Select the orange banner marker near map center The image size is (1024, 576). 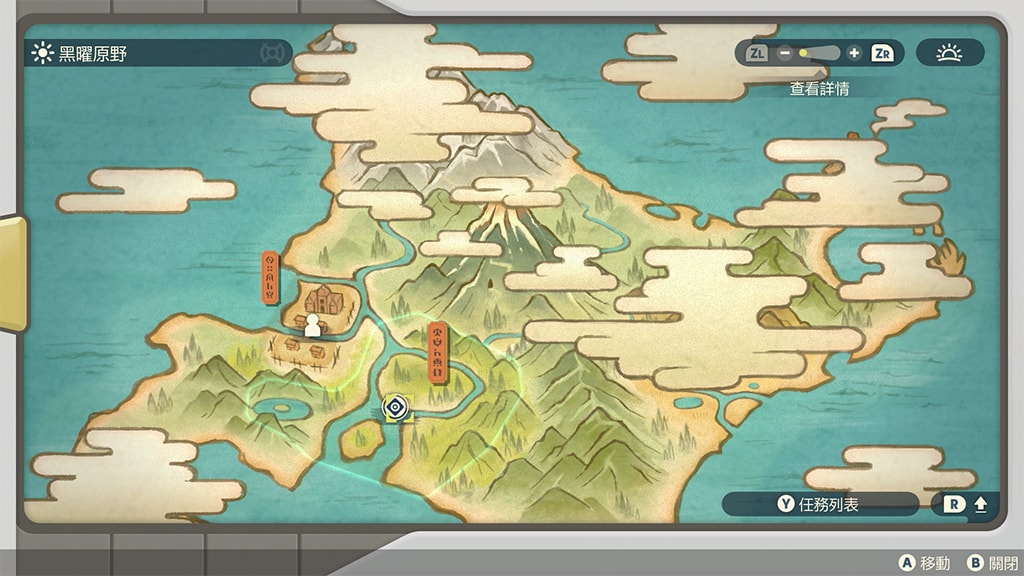click(x=436, y=352)
